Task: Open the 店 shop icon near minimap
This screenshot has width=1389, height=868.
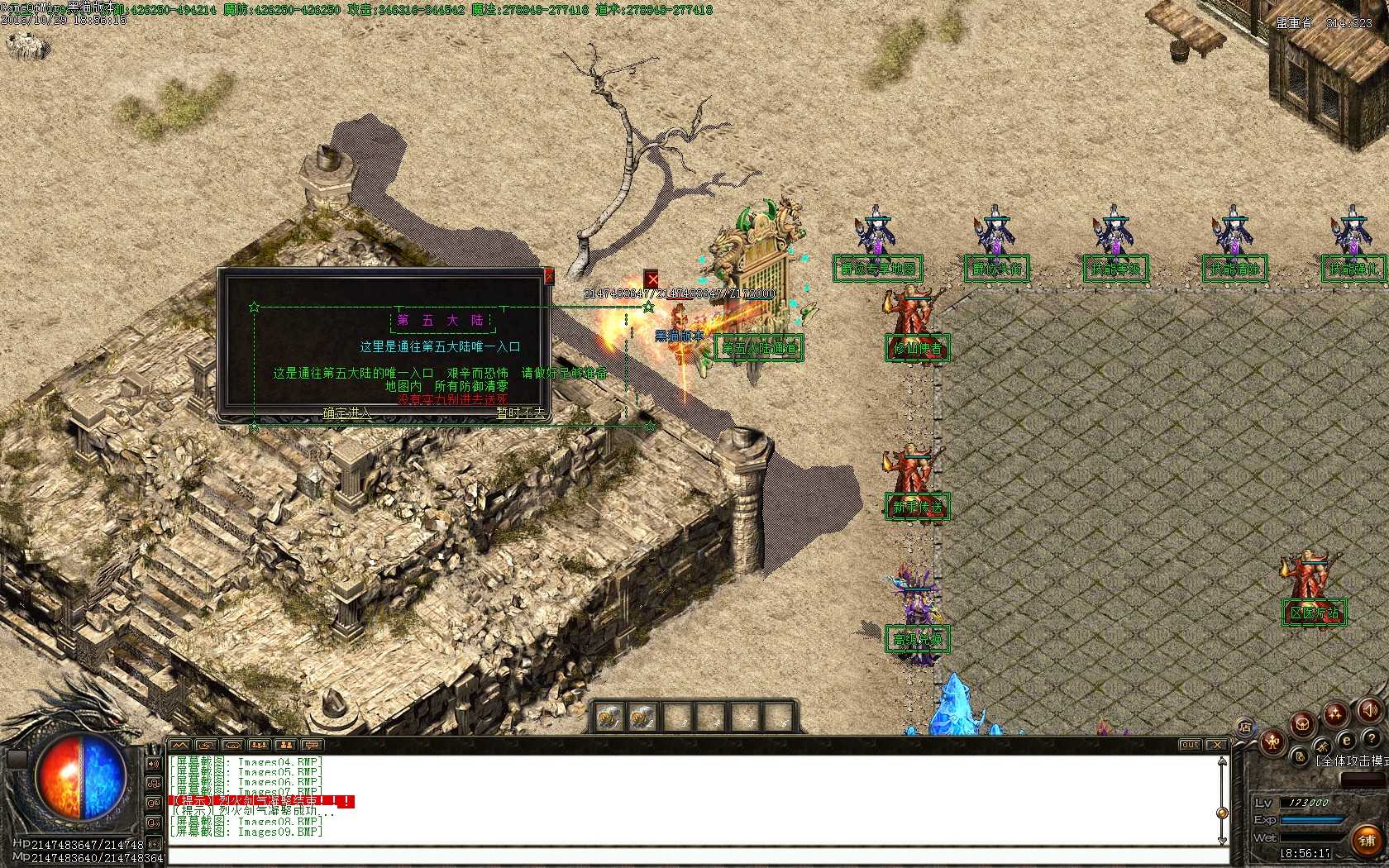Action: 1245,726
